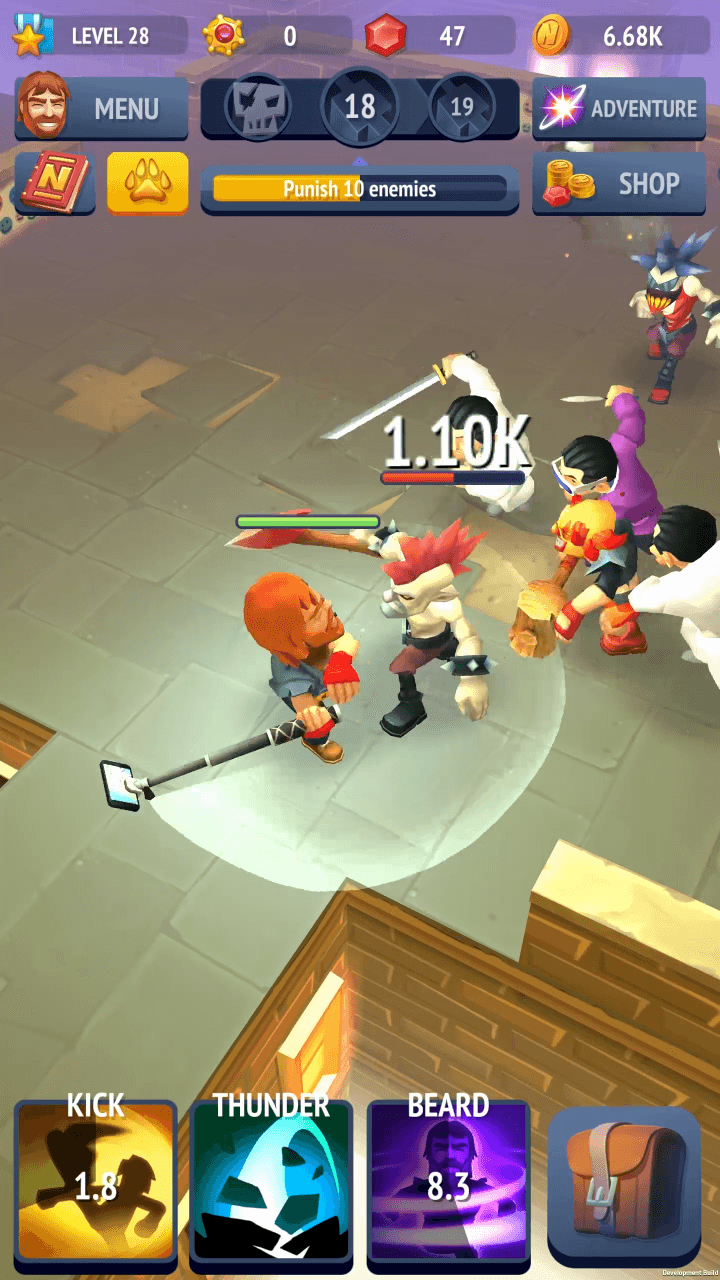Open the Menu button with the hero portrait
This screenshot has height=1280, width=720.
[101, 108]
